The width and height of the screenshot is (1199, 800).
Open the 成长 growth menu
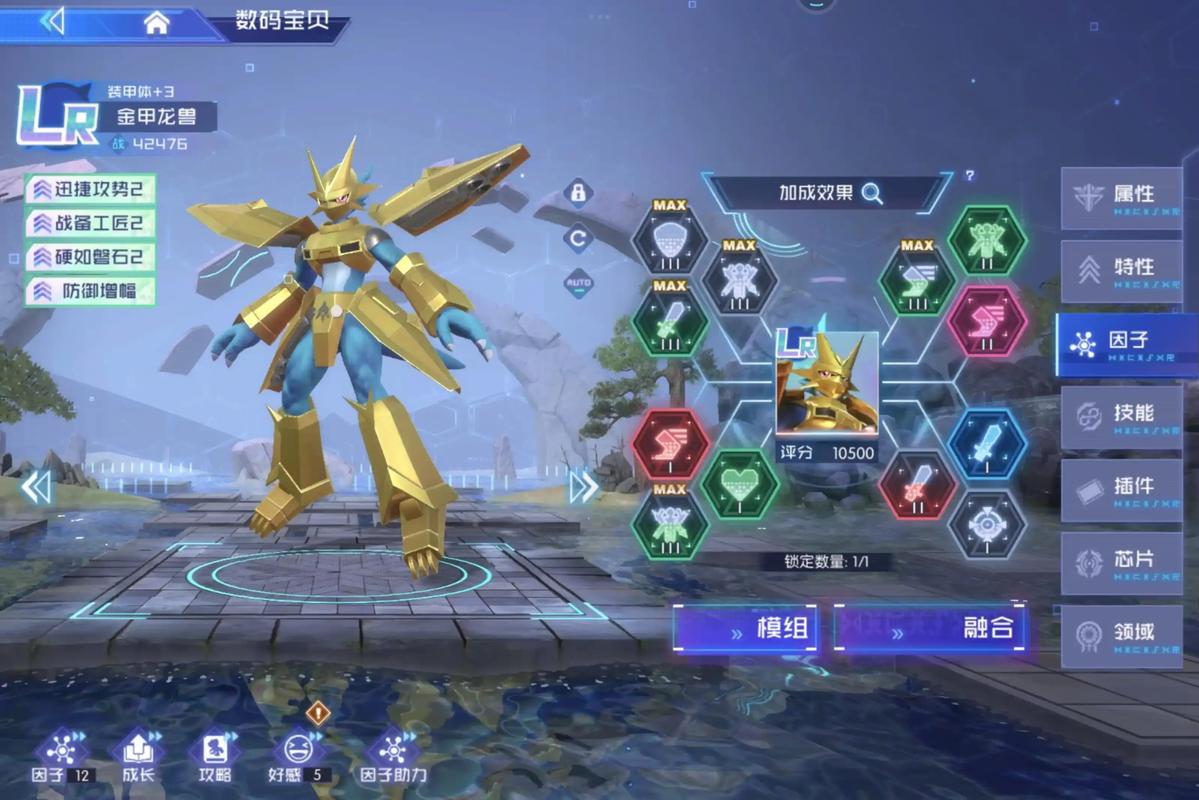coord(137,755)
